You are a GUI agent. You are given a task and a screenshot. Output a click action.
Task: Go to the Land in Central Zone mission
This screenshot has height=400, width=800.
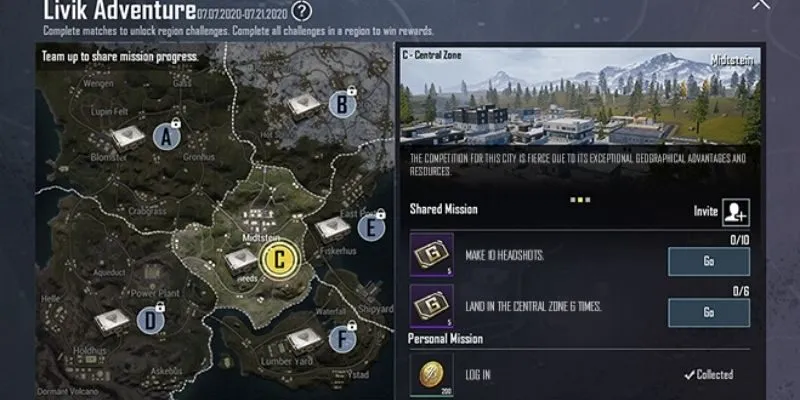coord(708,312)
